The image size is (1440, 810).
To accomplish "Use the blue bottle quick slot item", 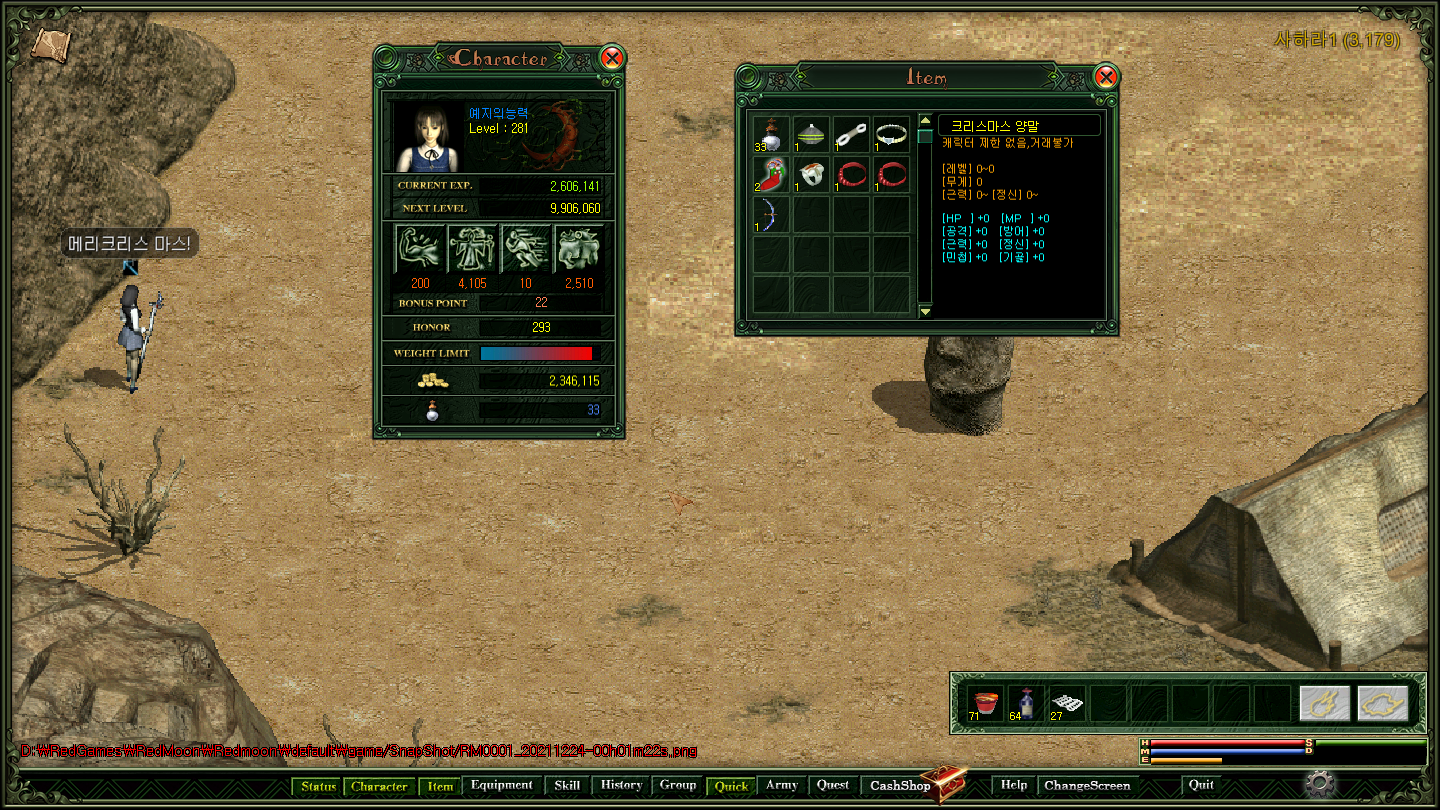I will pyautogui.click(x=1026, y=702).
